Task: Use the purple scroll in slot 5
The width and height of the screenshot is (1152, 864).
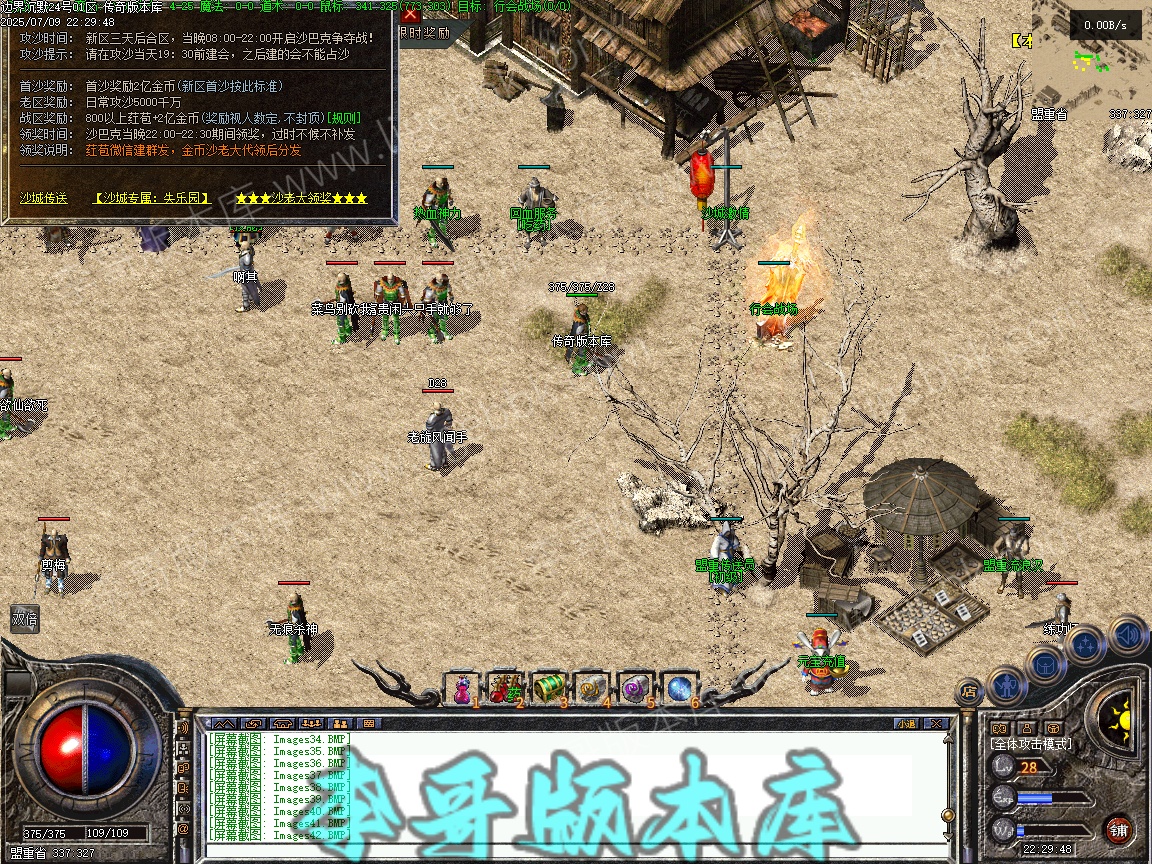Action: pyautogui.click(x=636, y=689)
